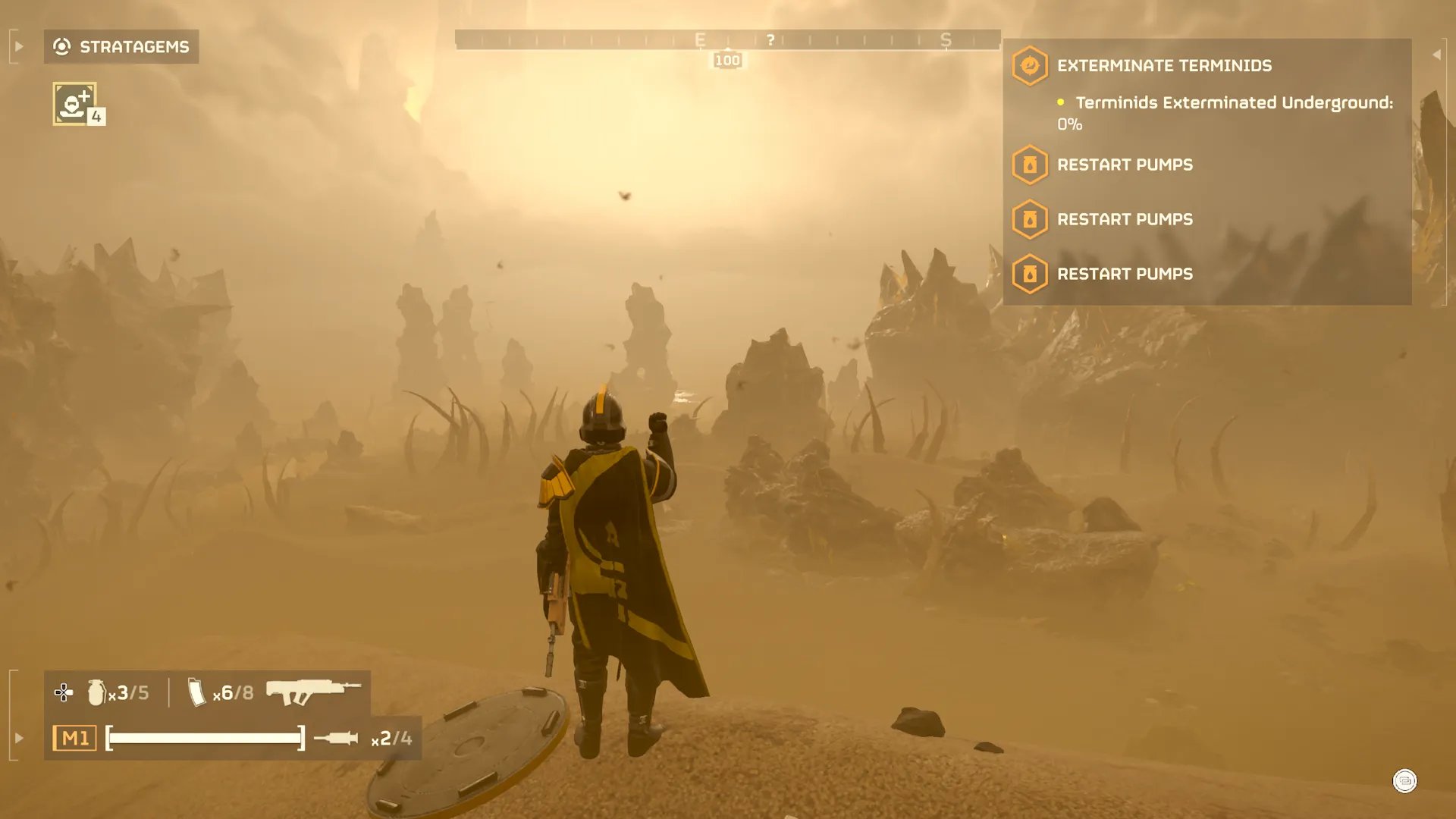Click the round chat icon in the corner
1456x819 pixels.
coord(1404,781)
